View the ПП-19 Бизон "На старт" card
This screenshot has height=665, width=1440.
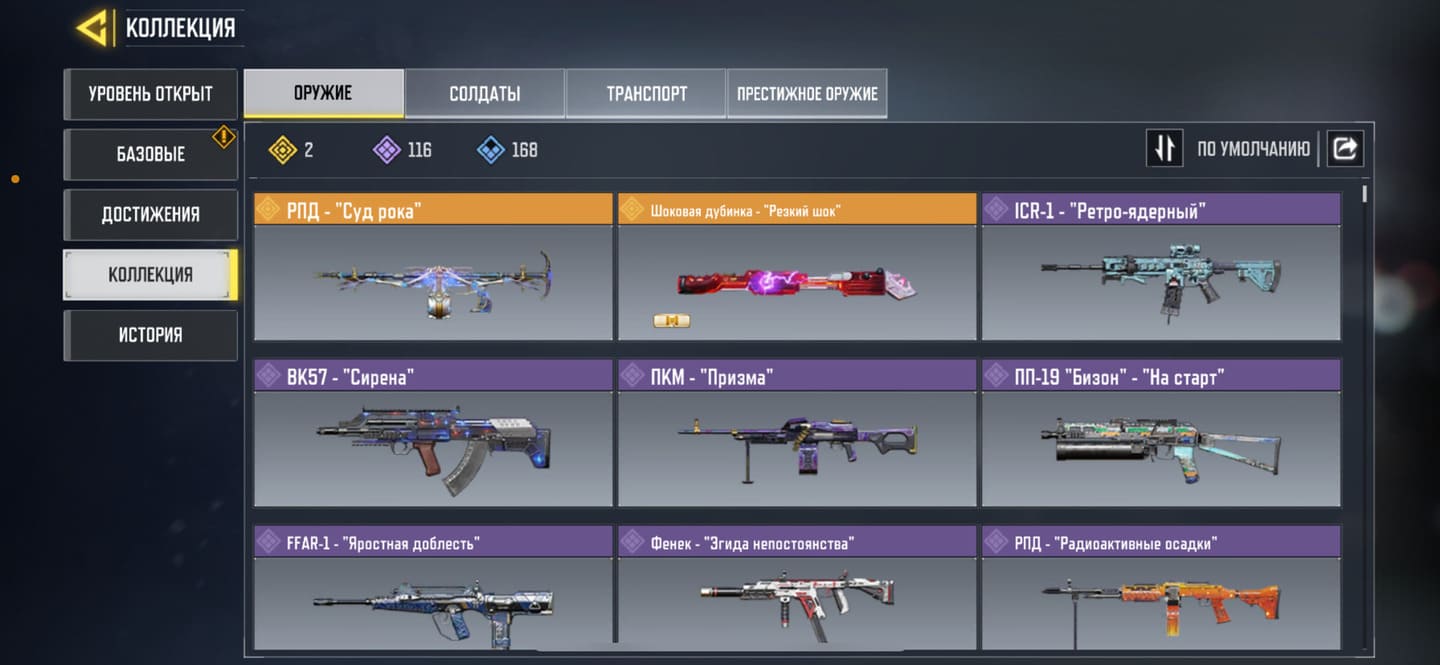(1160, 433)
